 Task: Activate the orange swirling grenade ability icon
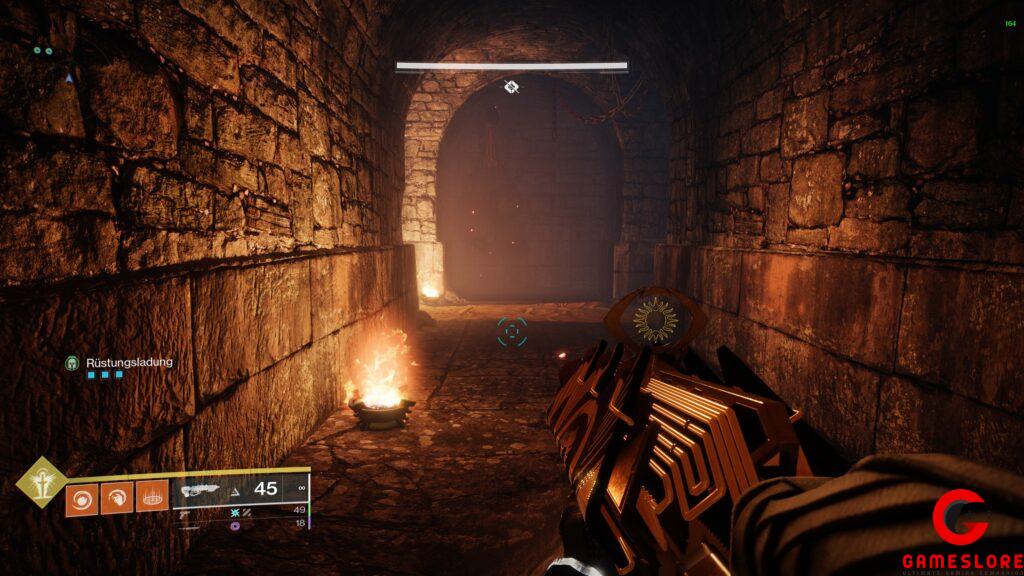coord(81,498)
